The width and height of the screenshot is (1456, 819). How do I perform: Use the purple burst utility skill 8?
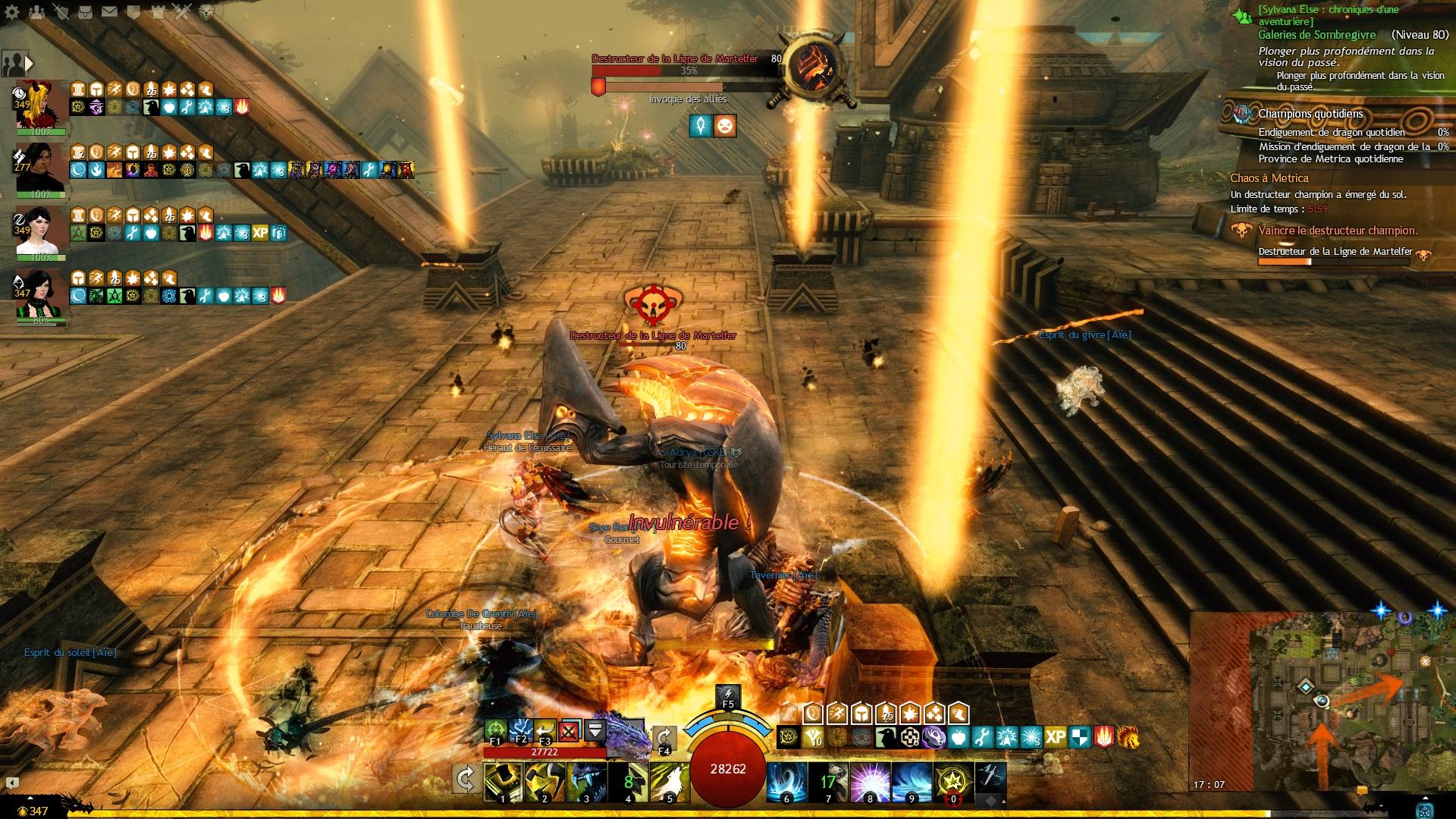click(x=870, y=783)
